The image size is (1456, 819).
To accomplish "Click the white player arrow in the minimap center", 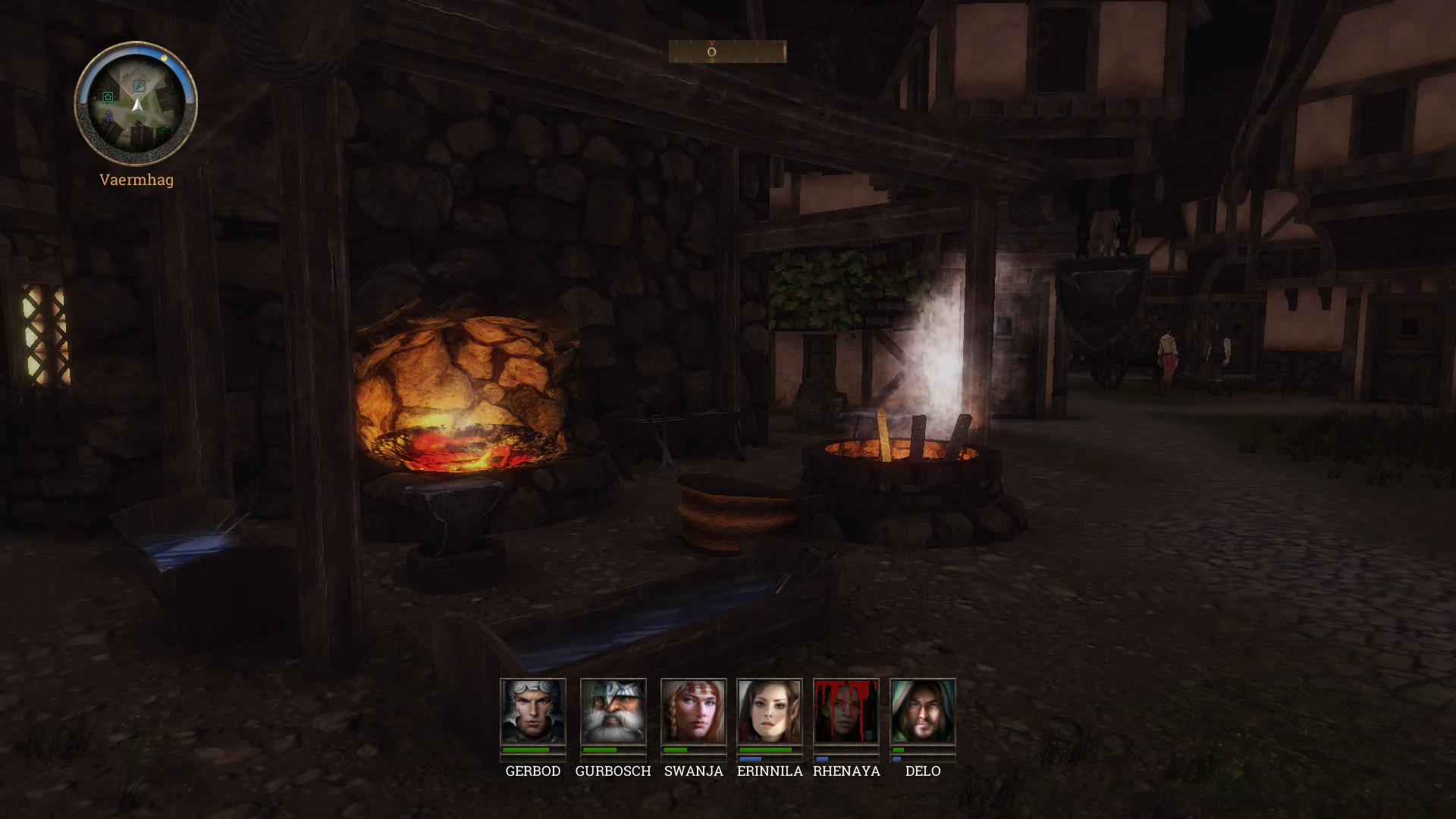I will [137, 105].
